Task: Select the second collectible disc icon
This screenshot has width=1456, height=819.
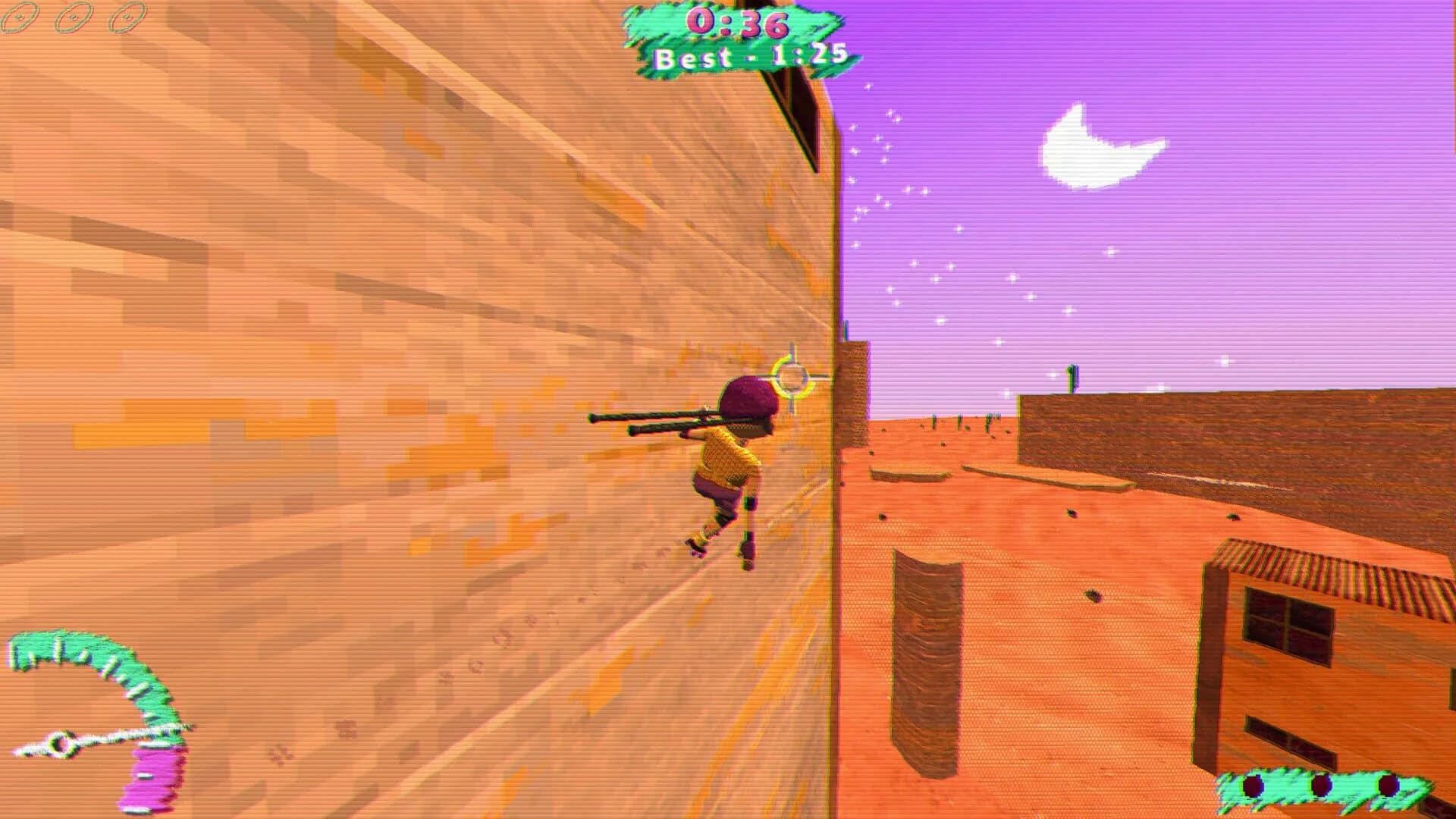Action: 73,17
